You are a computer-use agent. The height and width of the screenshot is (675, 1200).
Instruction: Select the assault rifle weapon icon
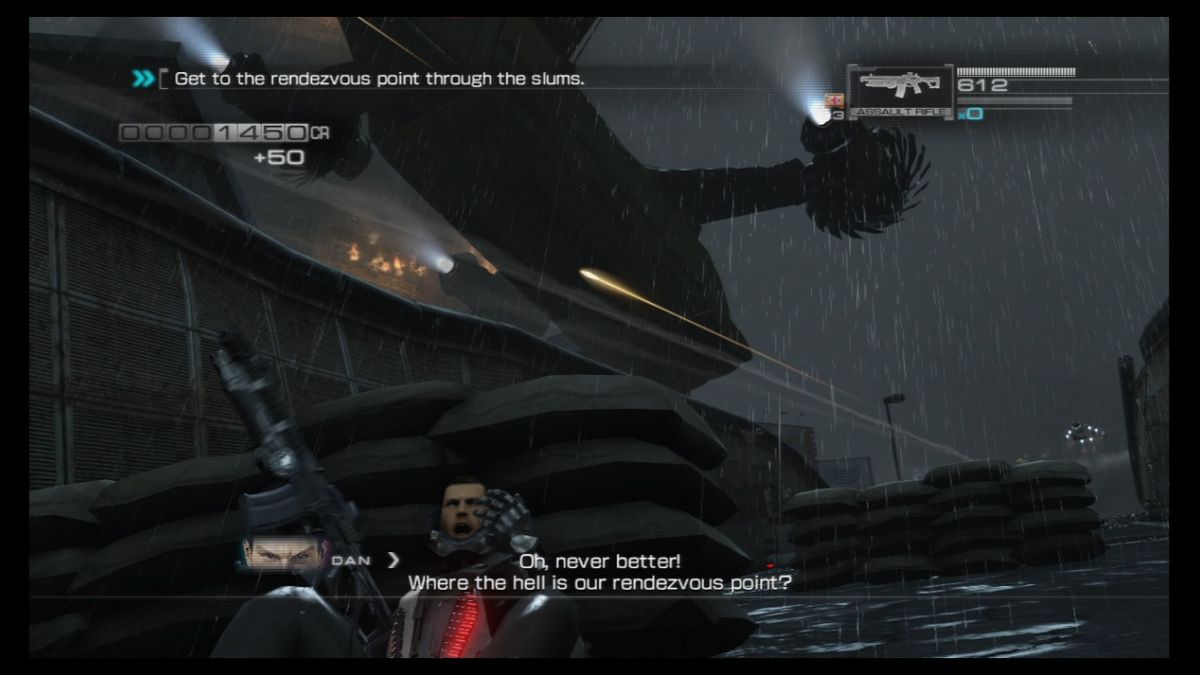(899, 88)
